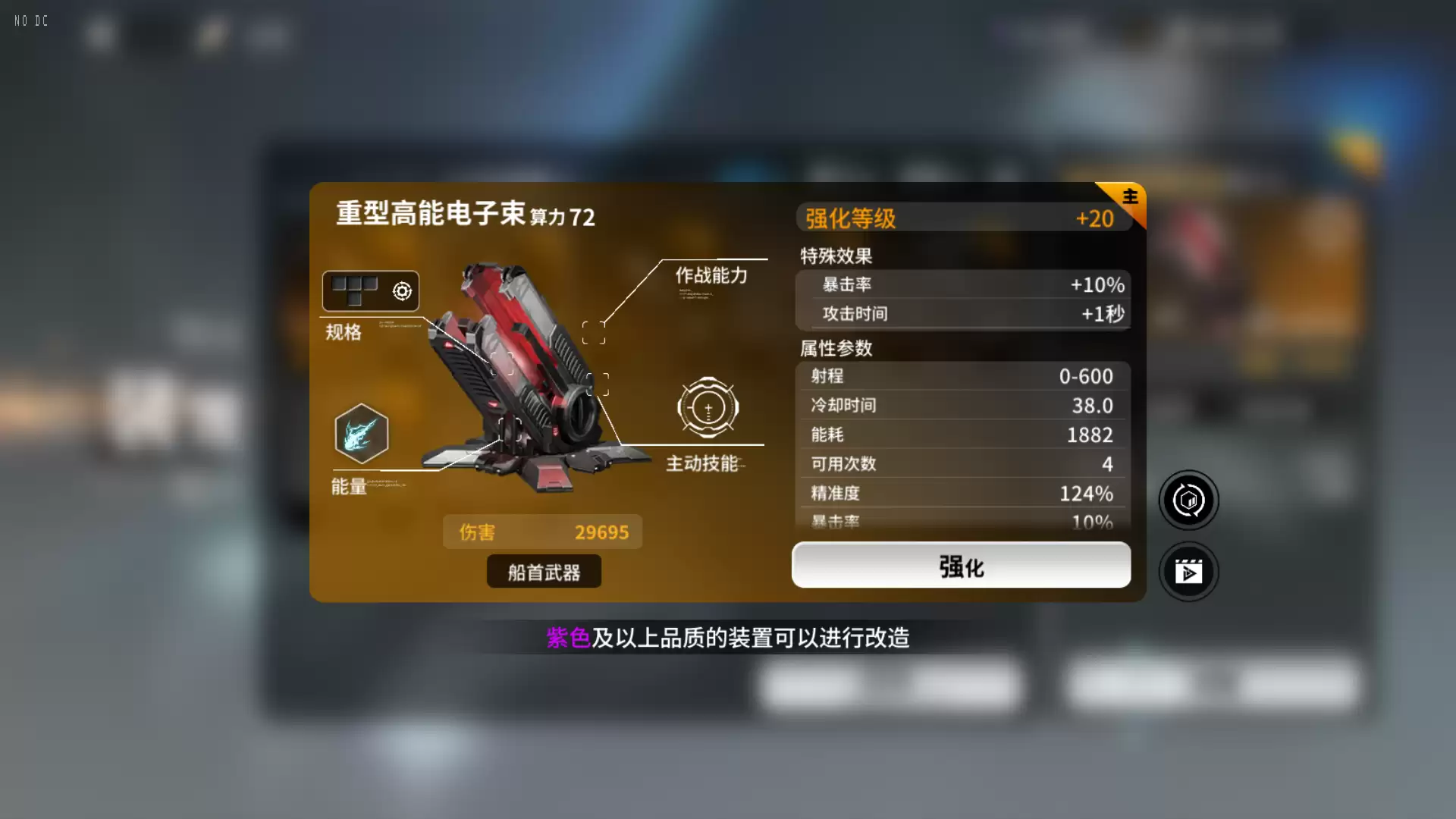Image resolution: width=1456 pixels, height=819 pixels.
Task: Select the 攻击时间 +1秒 effect entry
Action: click(959, 314)
